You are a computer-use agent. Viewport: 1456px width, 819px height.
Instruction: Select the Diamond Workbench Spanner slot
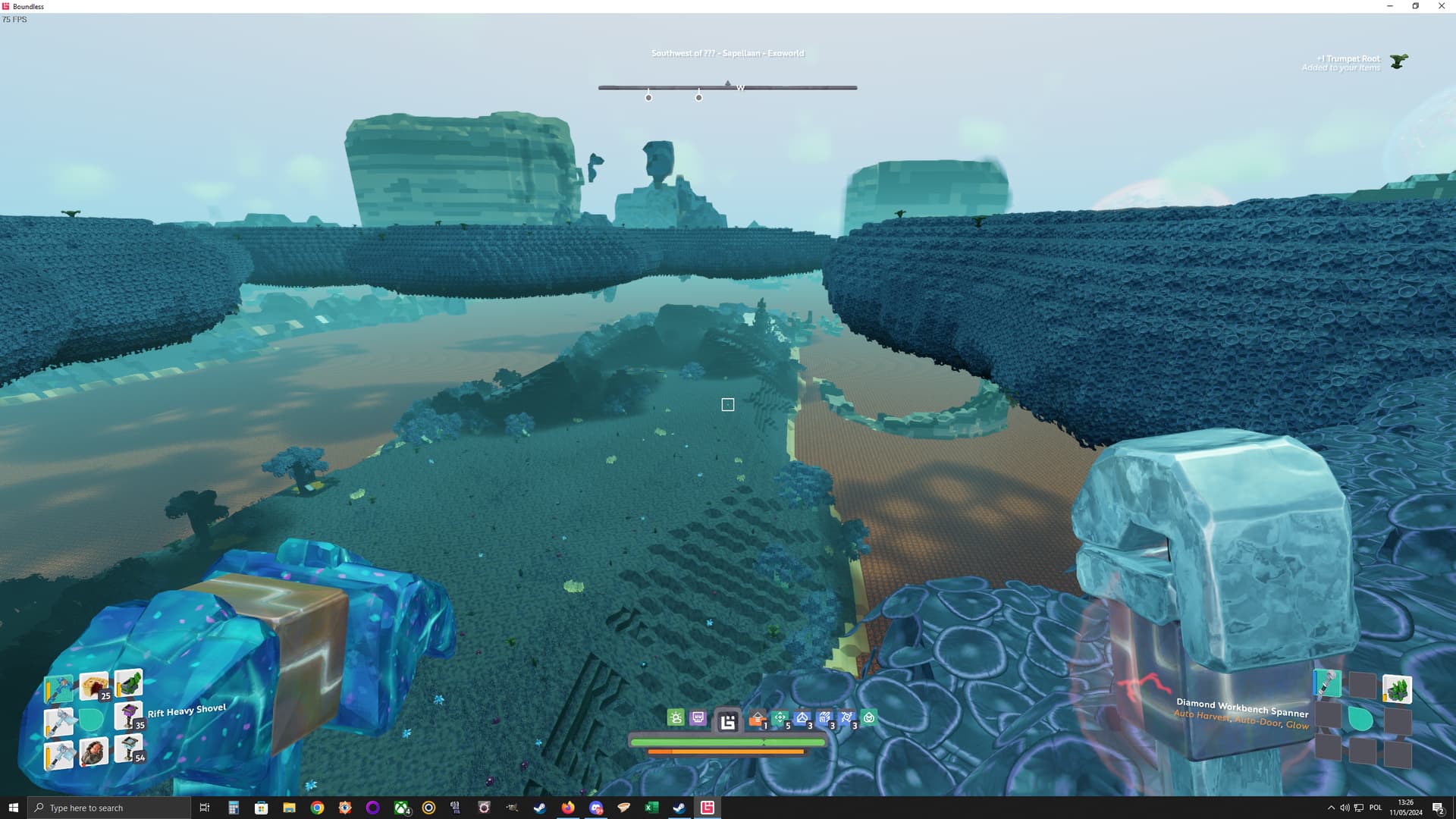pos(1326,684)
